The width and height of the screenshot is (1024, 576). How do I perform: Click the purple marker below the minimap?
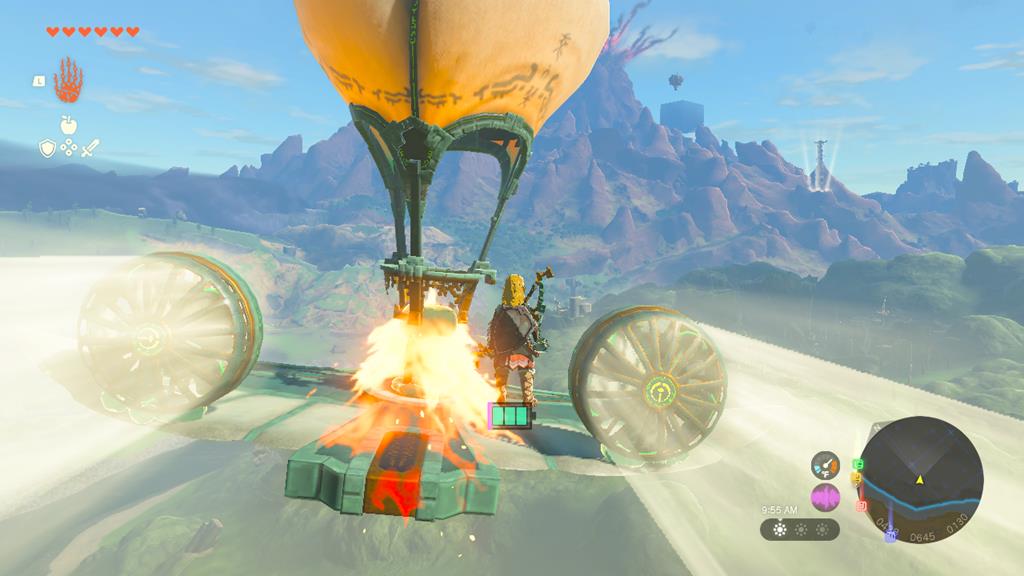point(891,537)
